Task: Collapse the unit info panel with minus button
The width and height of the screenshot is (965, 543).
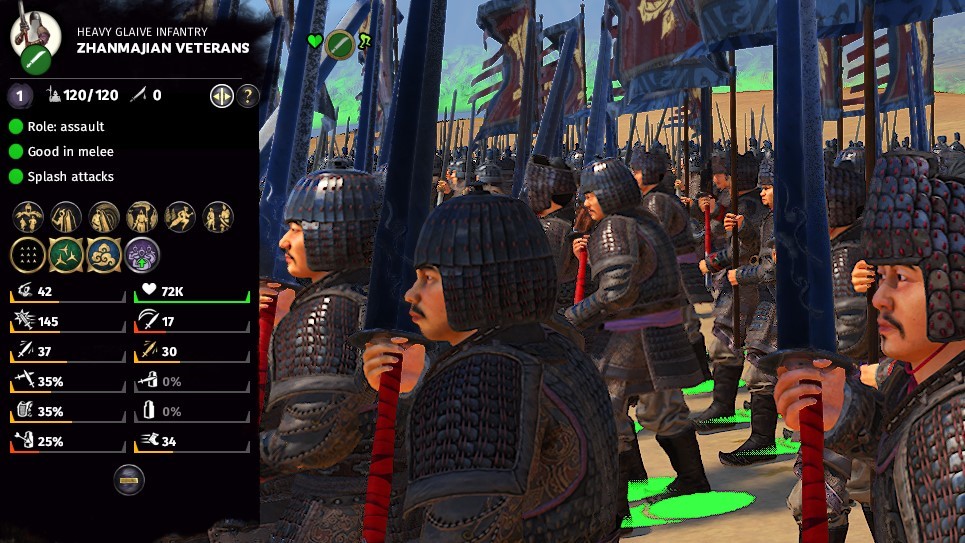Action: point(129,480)
